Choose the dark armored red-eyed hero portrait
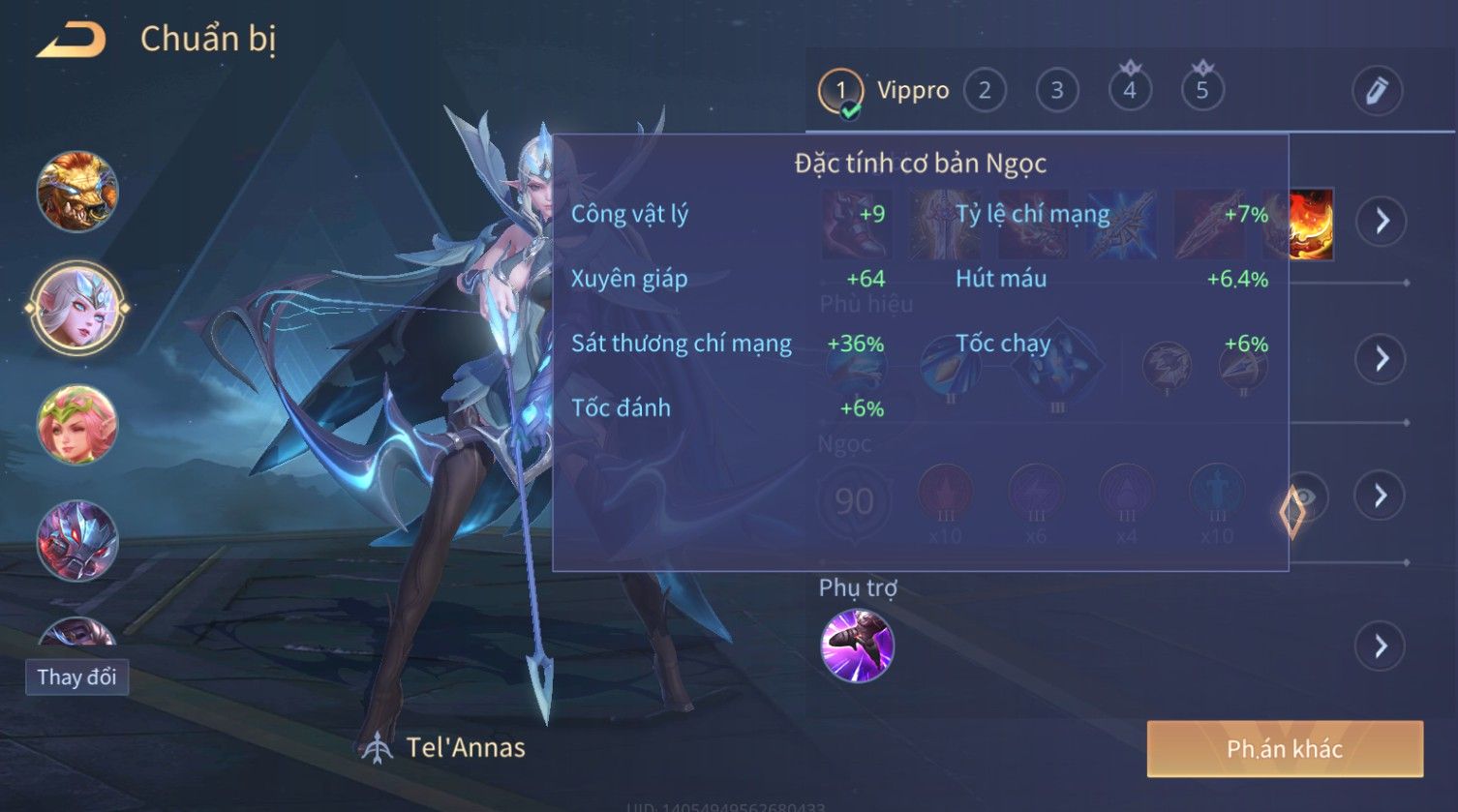 pos(77,540)
